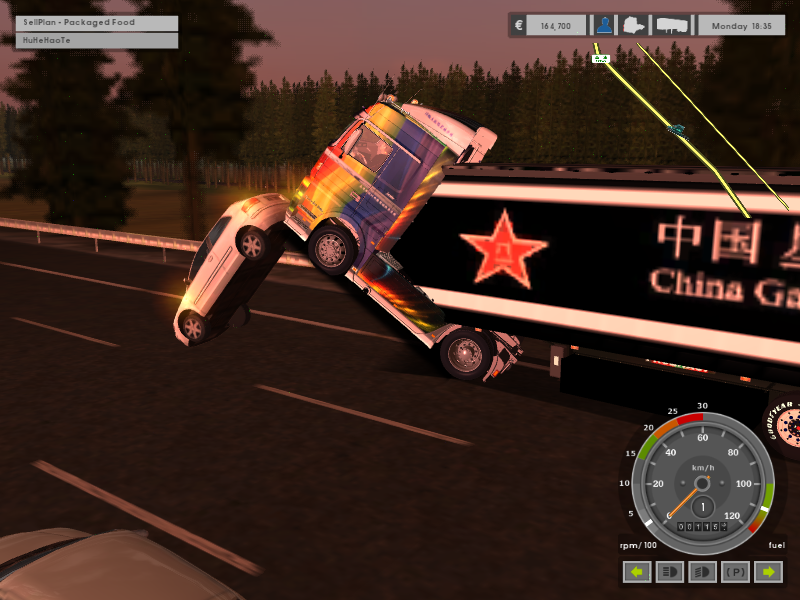Viewport: 800px width, 600px height.
Task: Switch on the high beam headlights
Action: (x=669, y=573)
